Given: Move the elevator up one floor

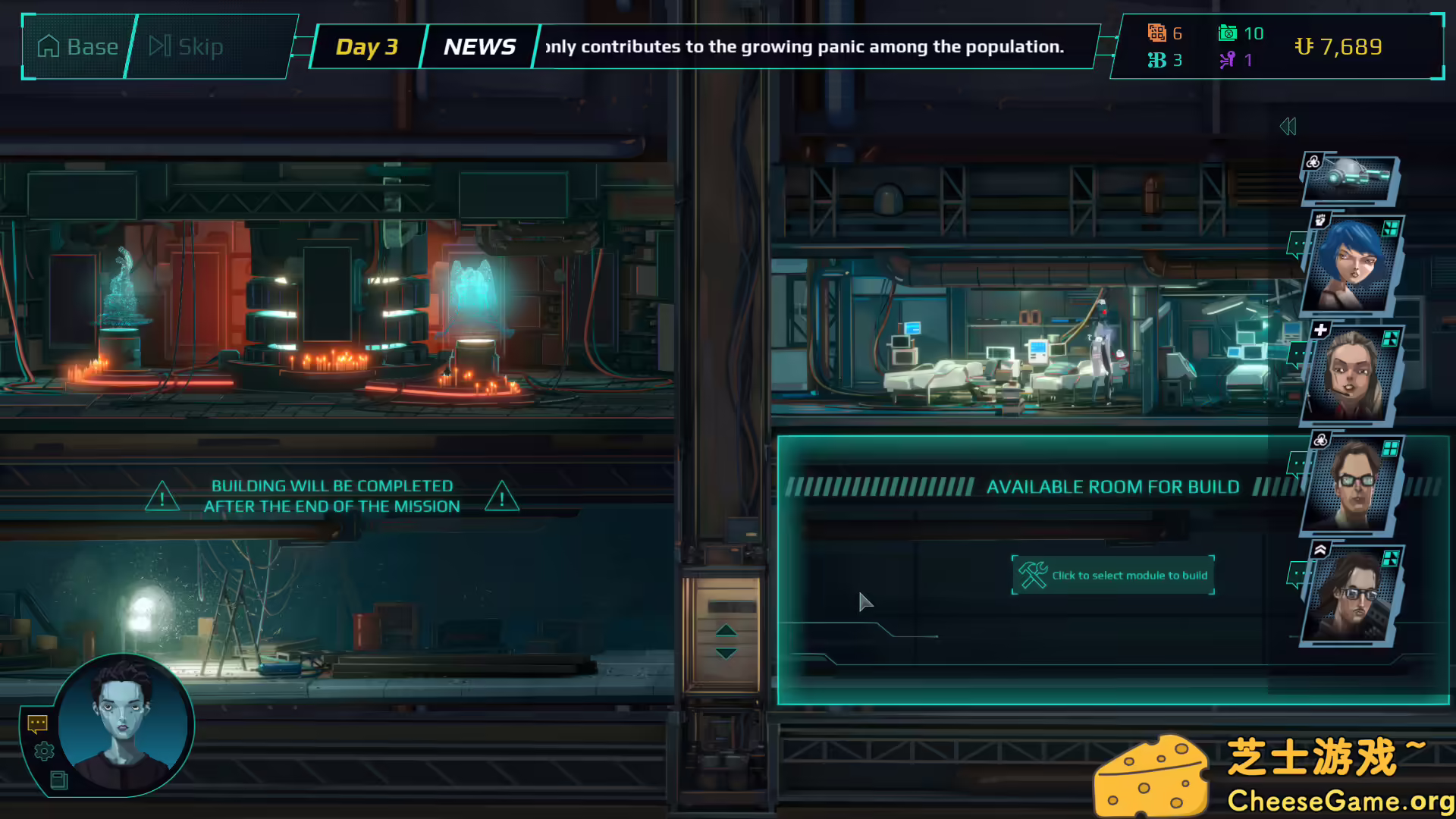Looking at the screenshot, I should pos(726,630).
